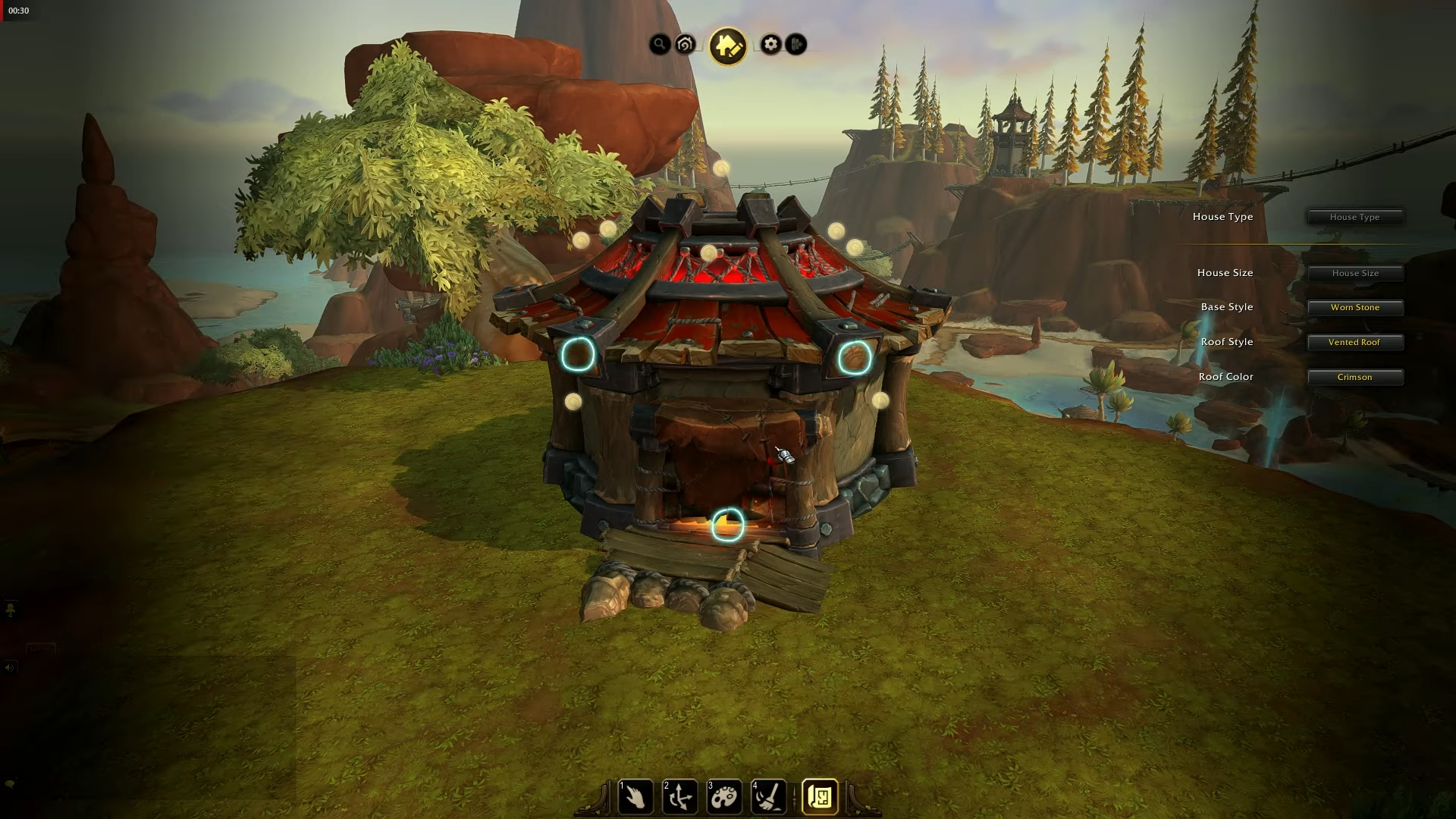Choose the paint palette tool
The image size is (1456, 819).
(724, 797)
